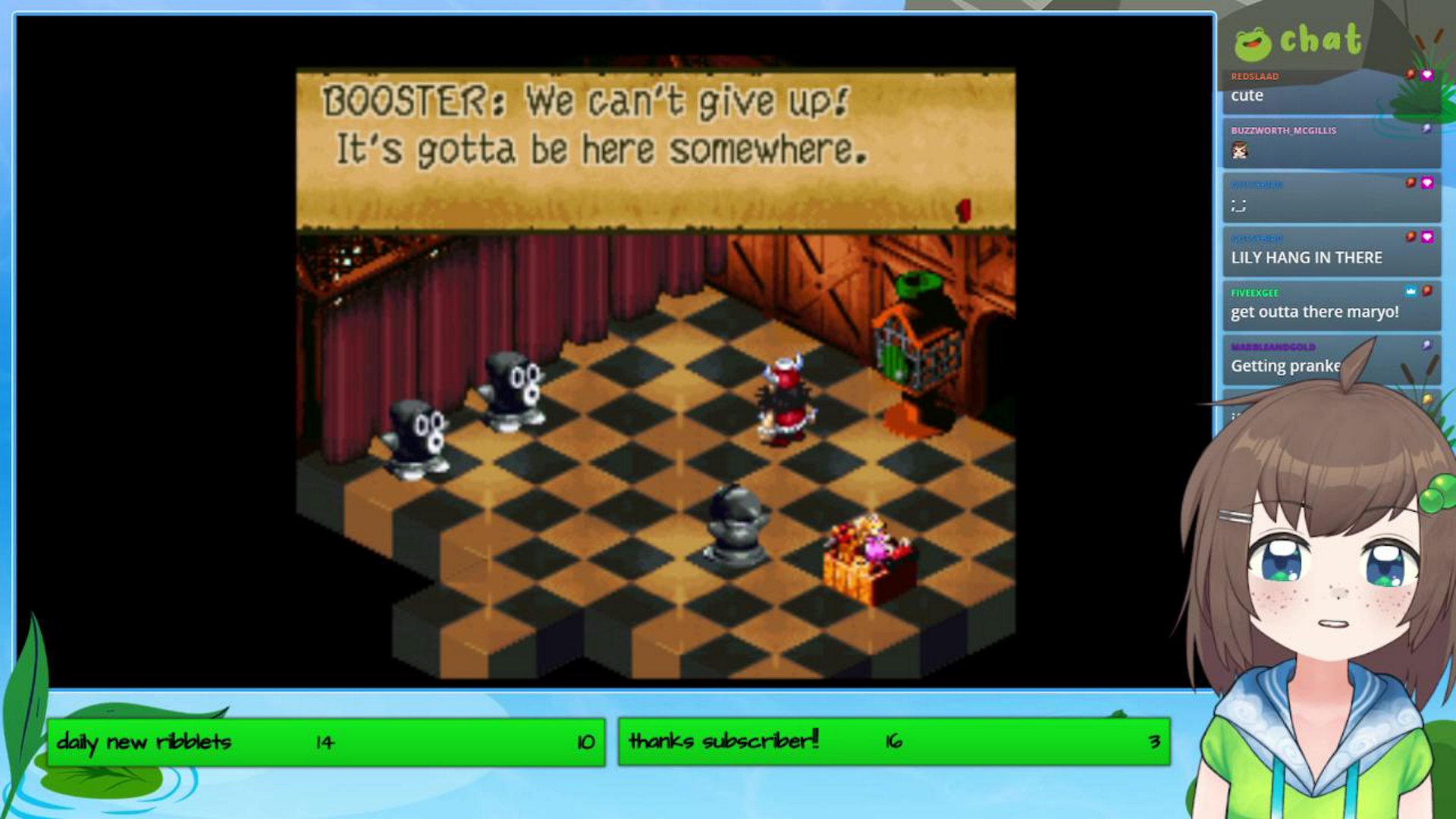This screenshot has width=1456, height=819.
Task: Click the purple gem badge beside BUZZWORTH_MCGILLIS
Action: point(1426,129)
